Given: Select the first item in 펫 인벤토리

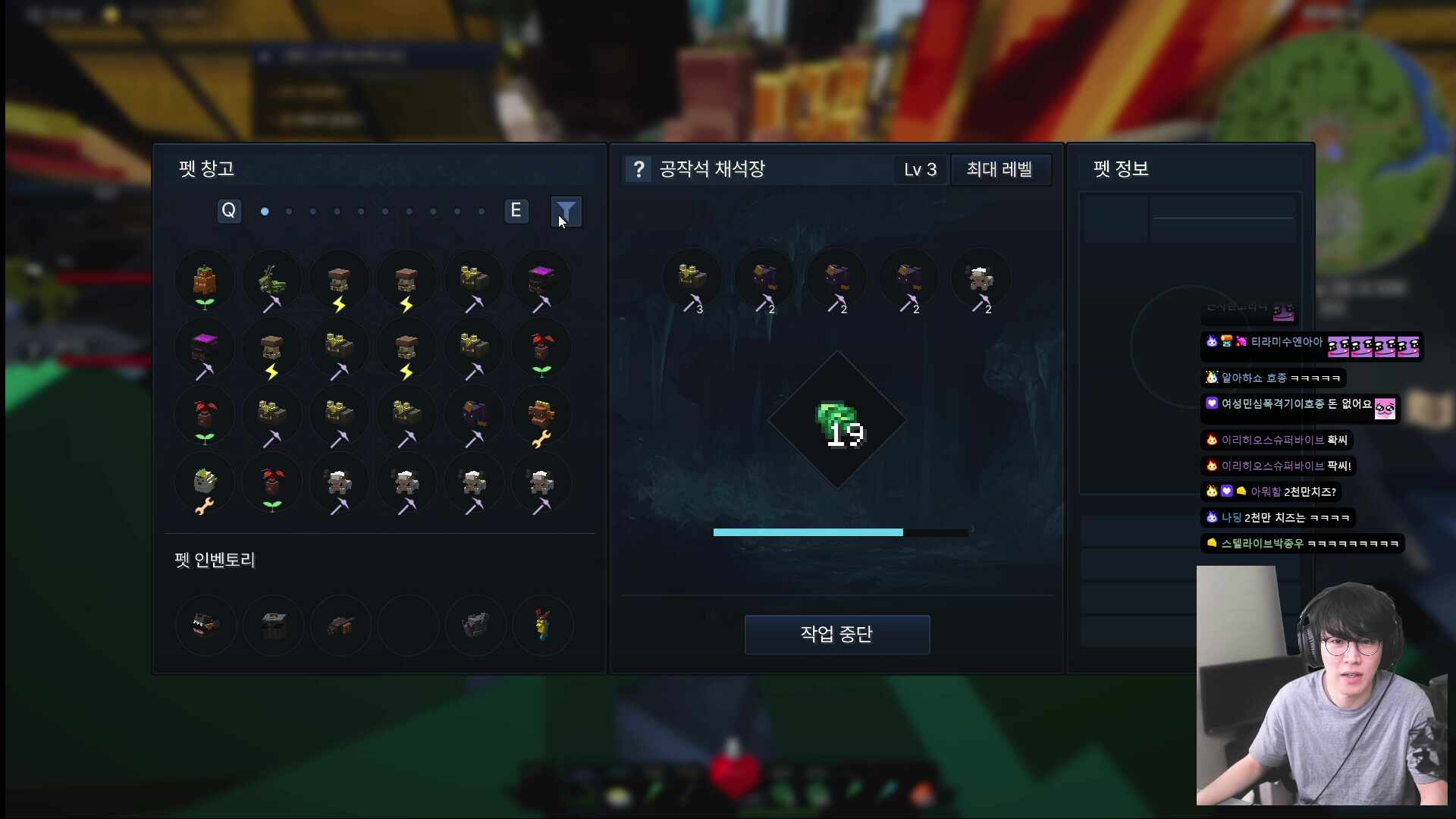Looking at the screenshot, I should pyautogui.click(x=206, y=625).
